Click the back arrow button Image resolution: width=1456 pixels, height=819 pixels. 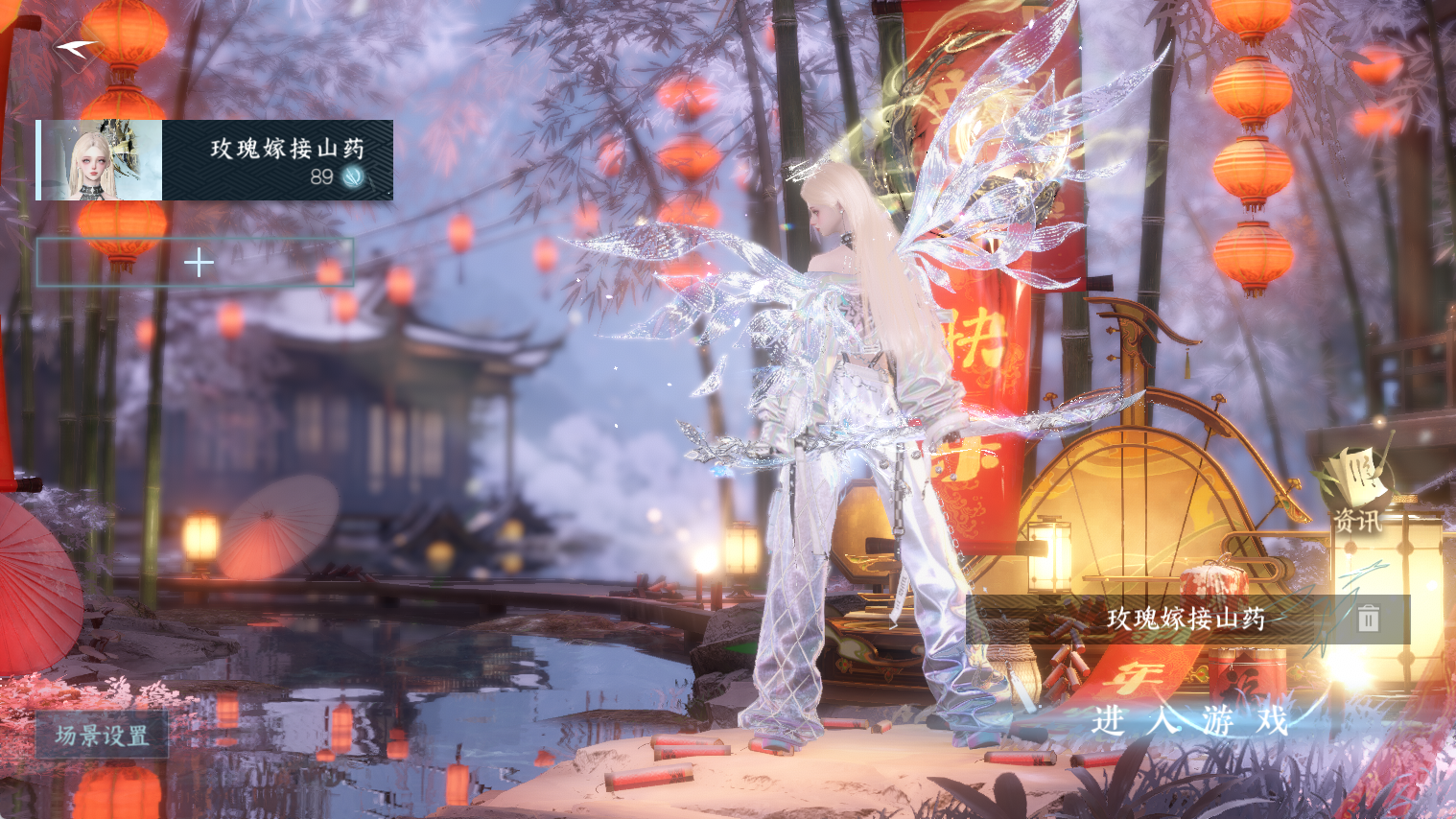[x=77, y=46]
